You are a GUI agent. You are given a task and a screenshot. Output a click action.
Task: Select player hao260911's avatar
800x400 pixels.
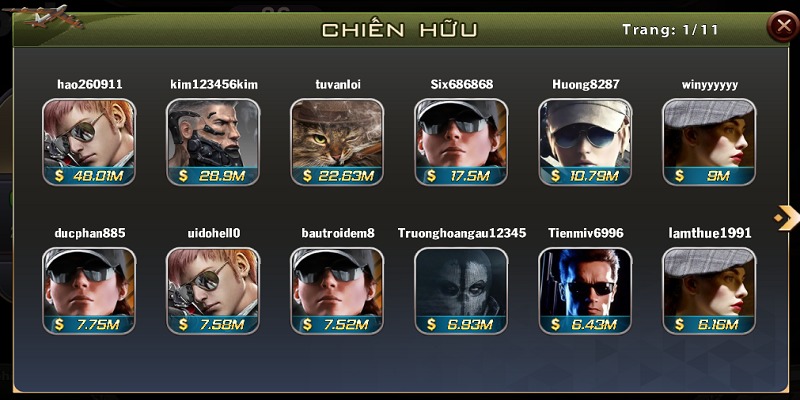(x=89, y=141)
